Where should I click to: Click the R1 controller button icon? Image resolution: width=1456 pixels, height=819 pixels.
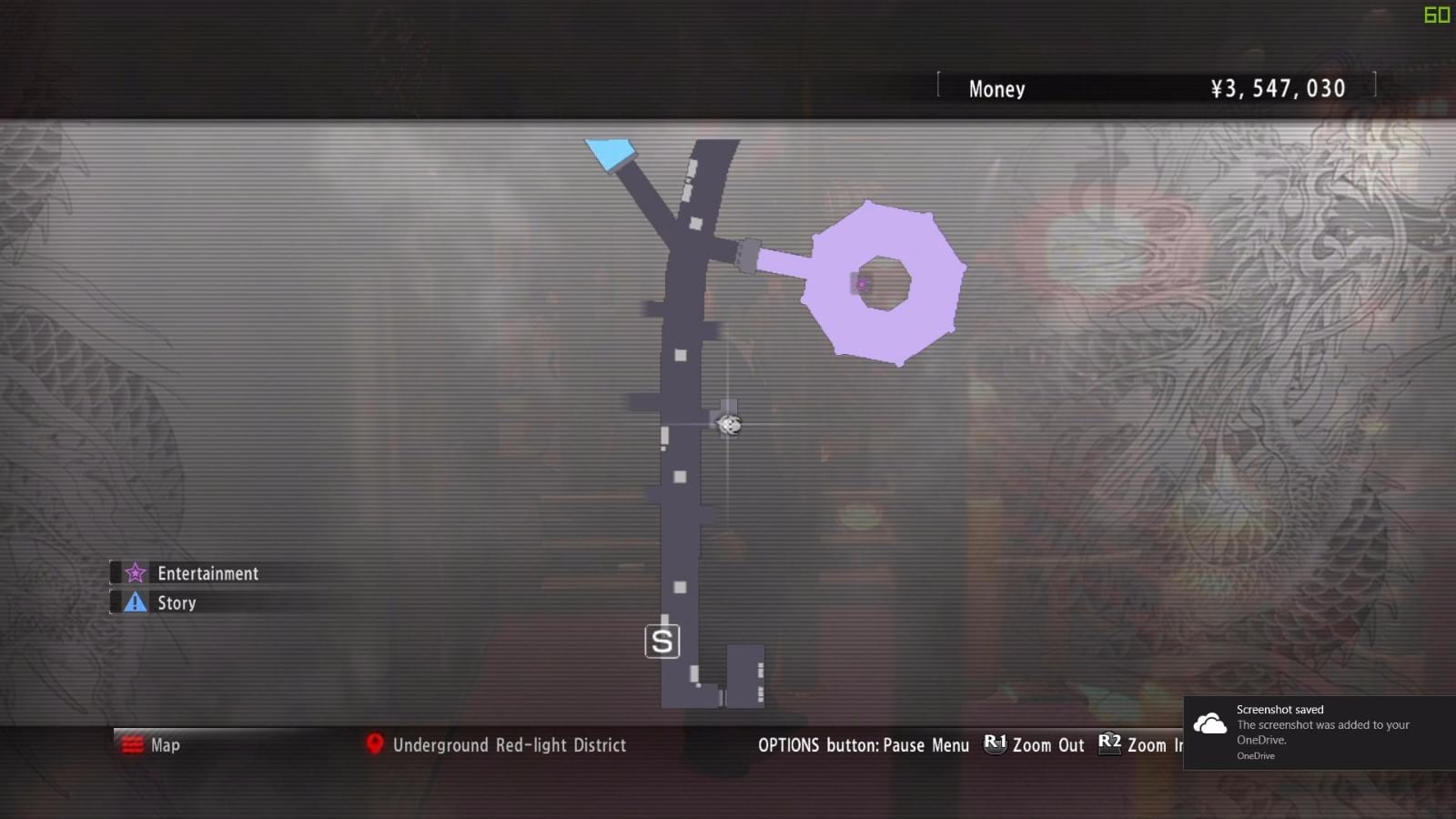pyautogui.click(x=995, y=743)
